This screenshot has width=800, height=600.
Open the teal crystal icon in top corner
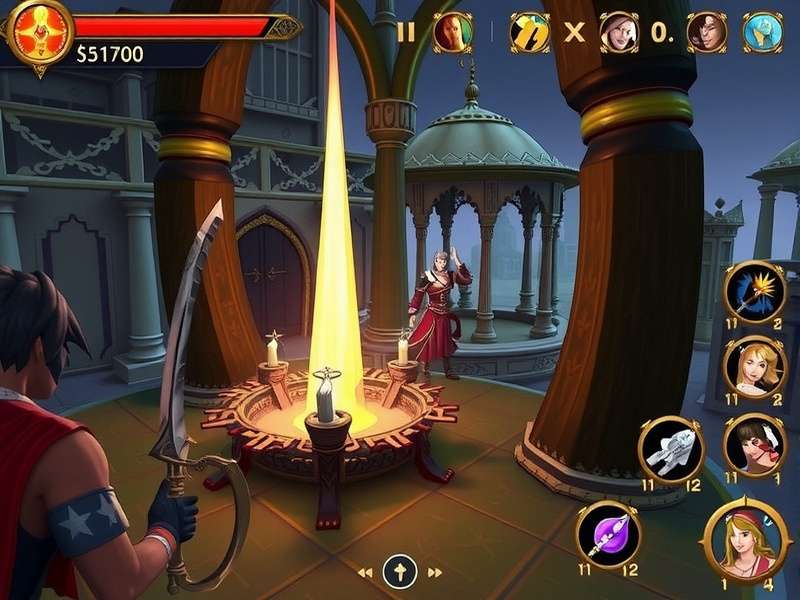tap(763, 32)
